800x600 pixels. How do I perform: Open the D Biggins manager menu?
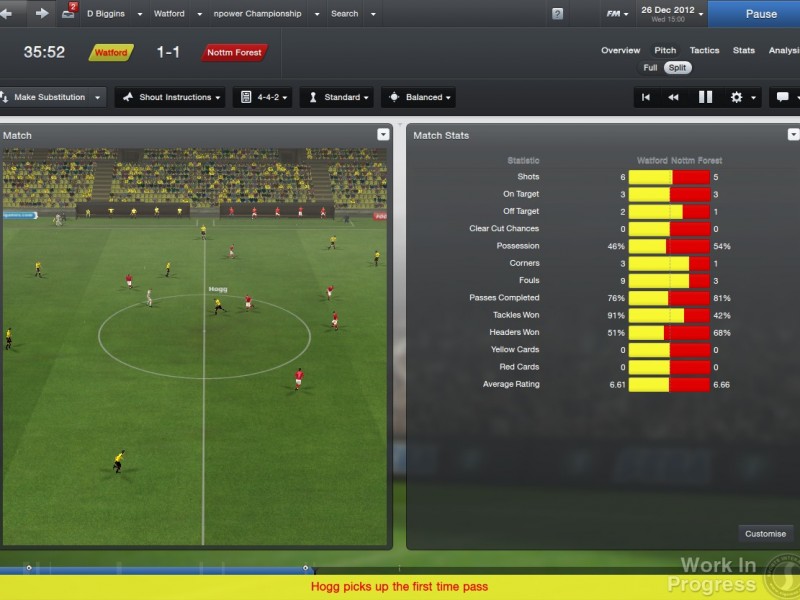coord(112,14)
